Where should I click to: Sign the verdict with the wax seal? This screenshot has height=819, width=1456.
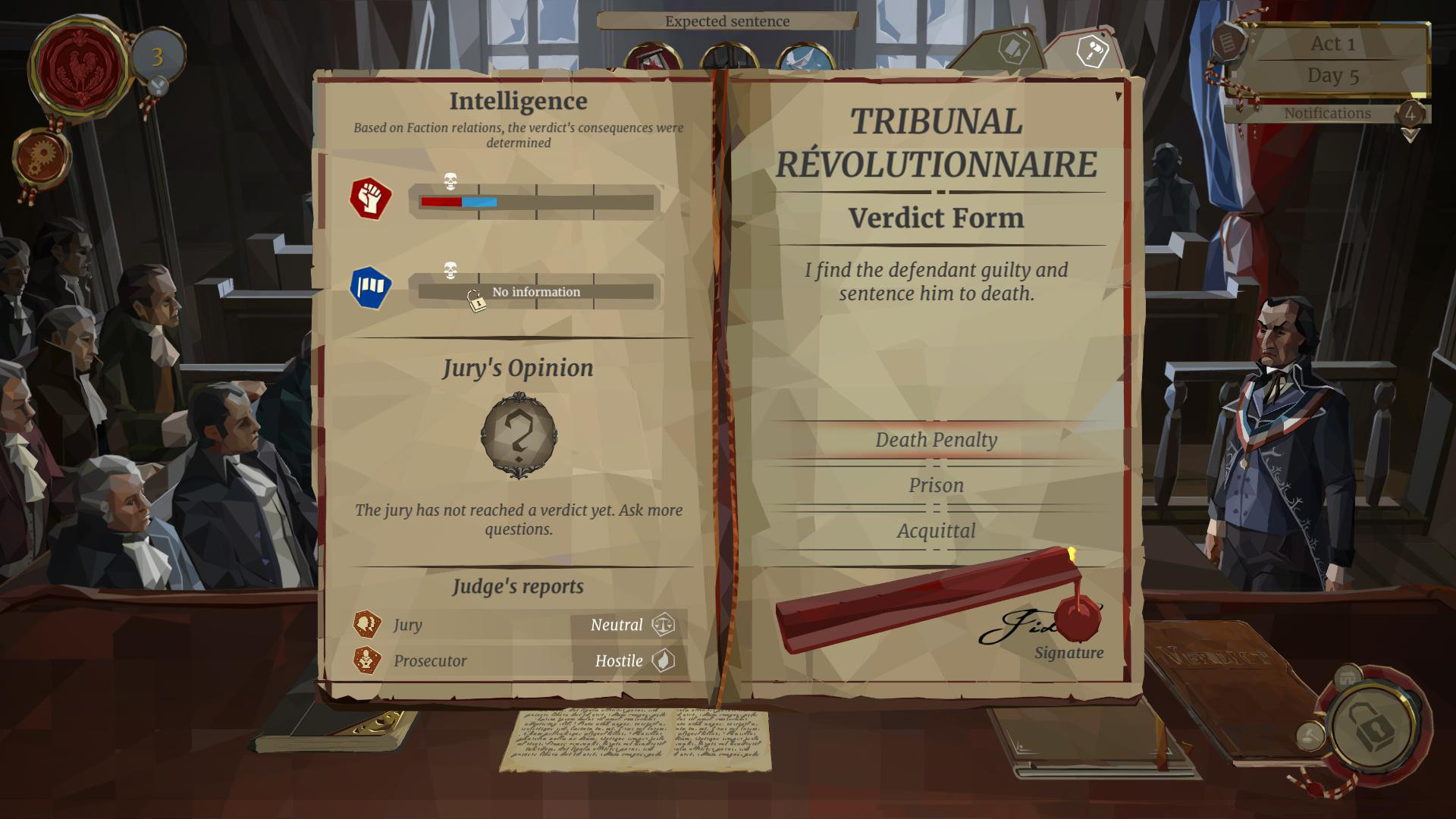(x=1077, y=620)
